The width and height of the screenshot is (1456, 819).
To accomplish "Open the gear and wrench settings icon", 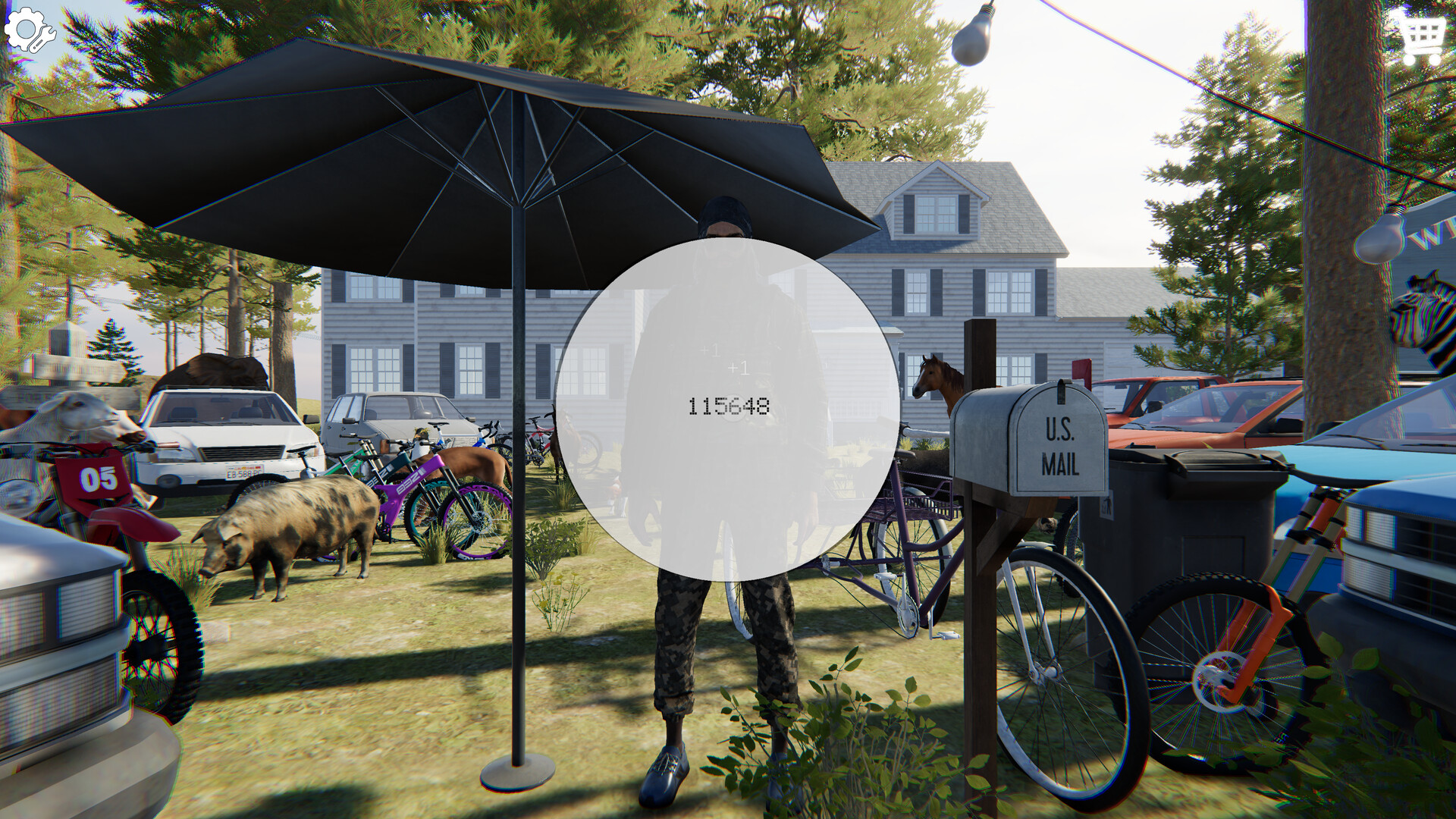I will pyautogui.click(x=29, y=30).
